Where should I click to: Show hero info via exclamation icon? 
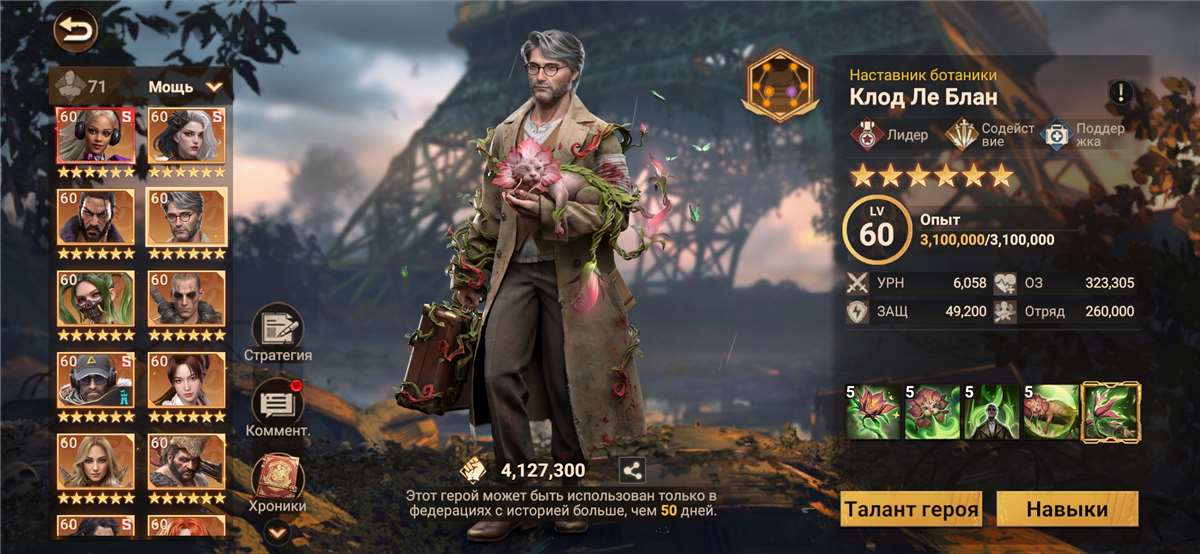1120,94
